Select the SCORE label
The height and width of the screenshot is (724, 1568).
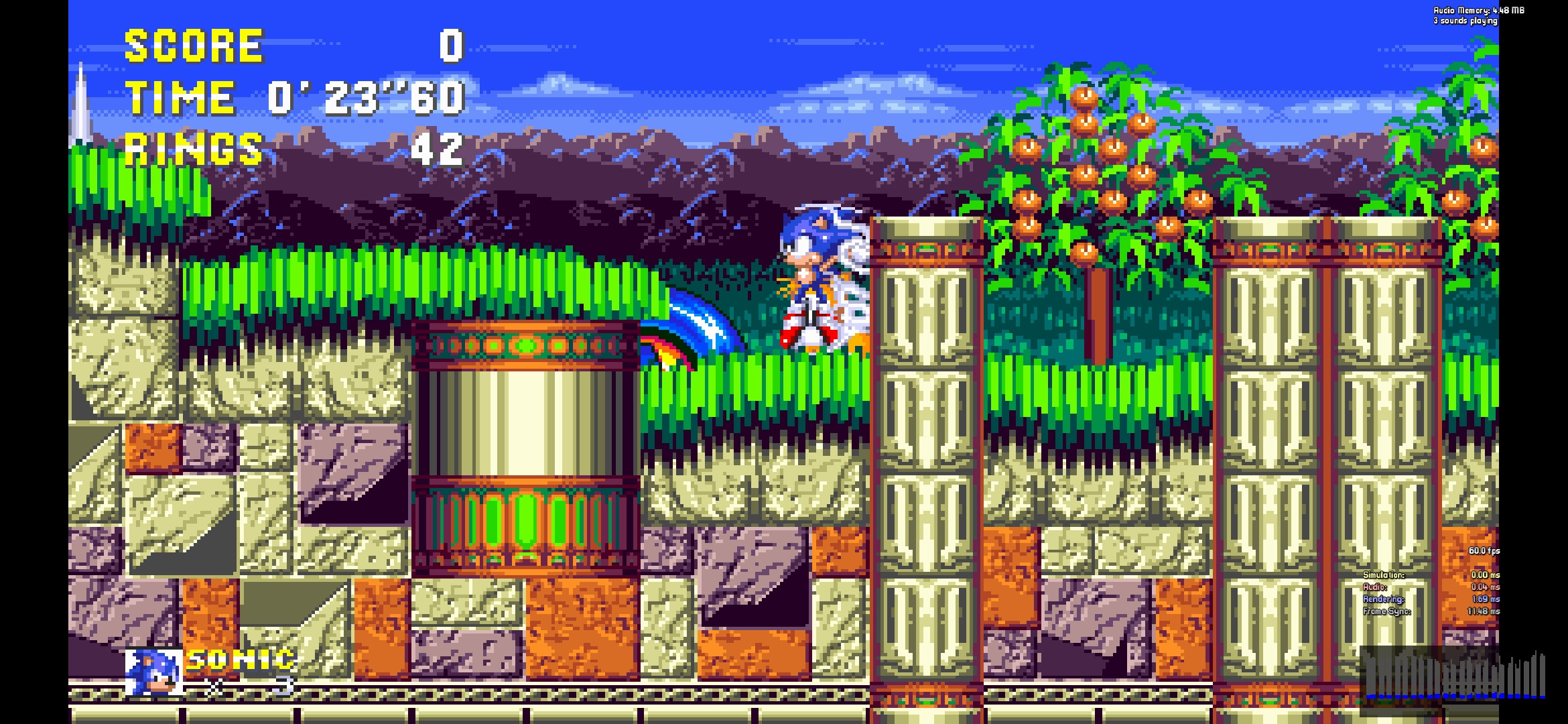(x=194, y=46)
